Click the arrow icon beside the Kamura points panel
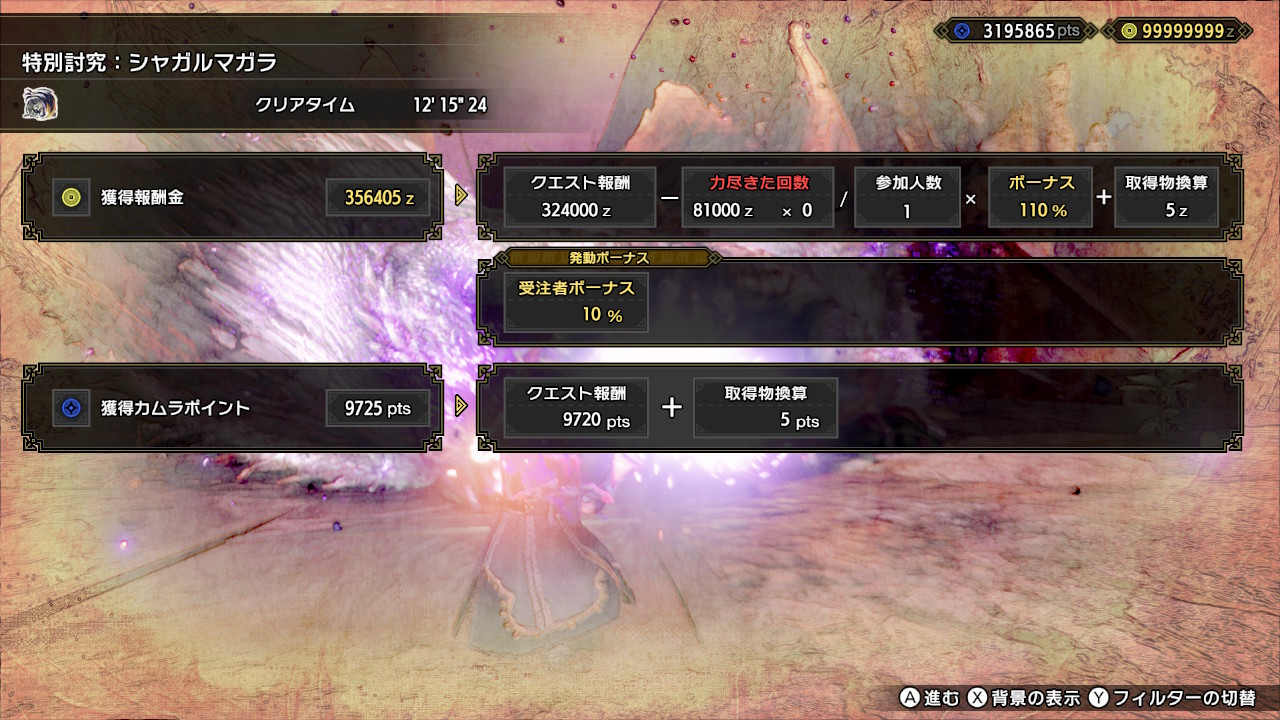 [460, 408]
